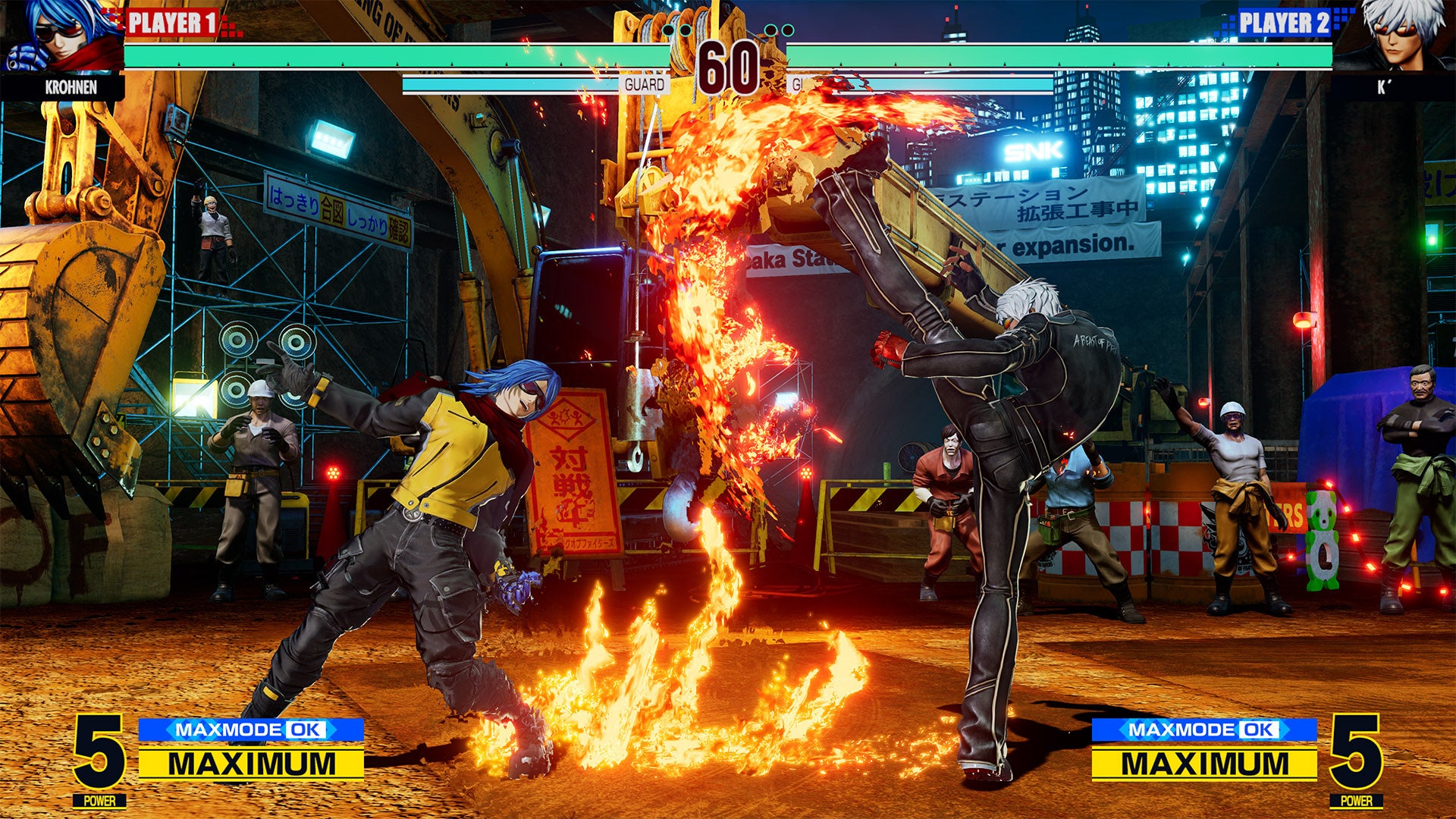Click the K' character portrait
1456x819 pixels.
pyautogui.click(x=1394, y=36)
